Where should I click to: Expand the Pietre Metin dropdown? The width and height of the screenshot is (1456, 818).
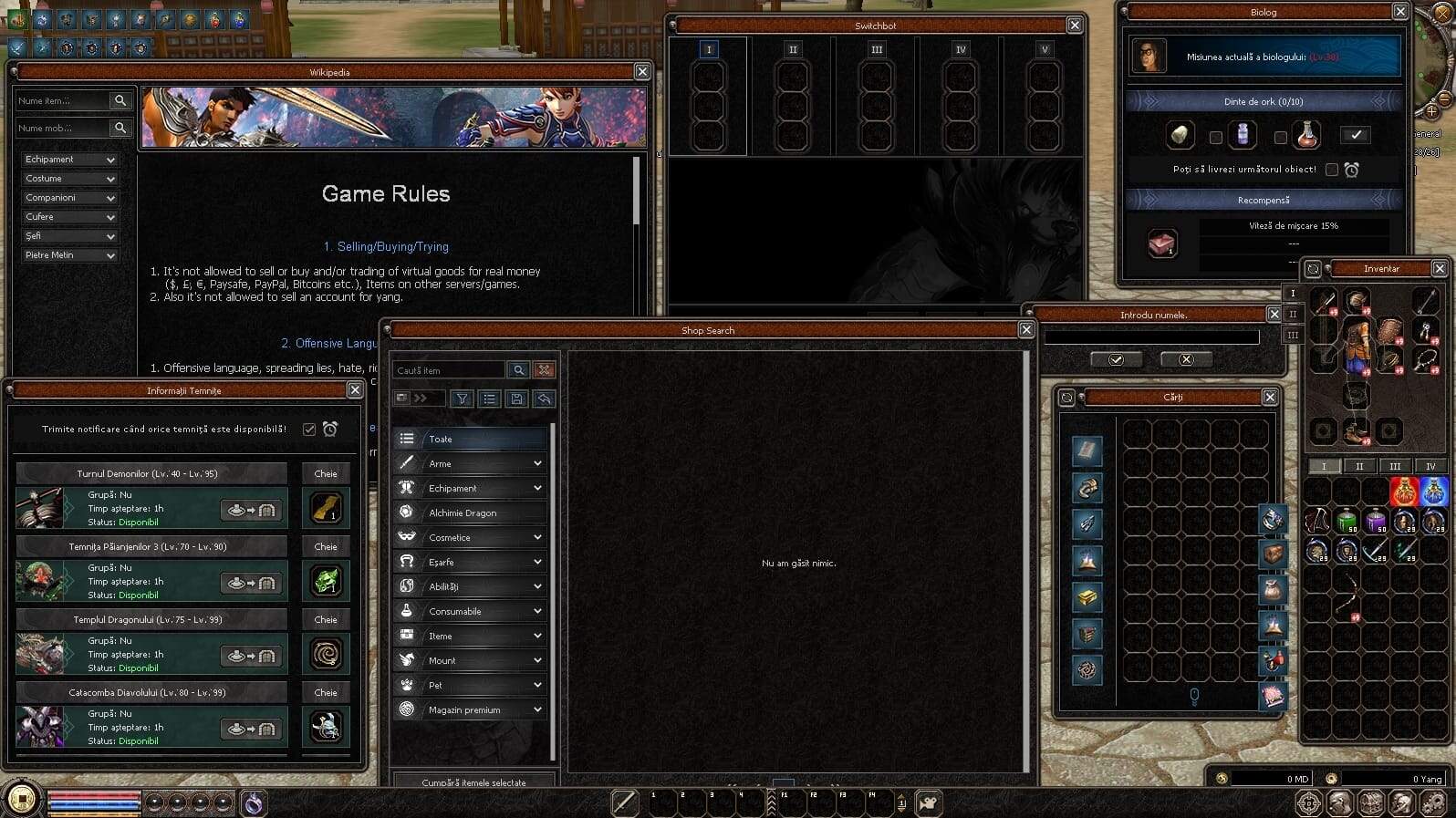tap(70, 255)
